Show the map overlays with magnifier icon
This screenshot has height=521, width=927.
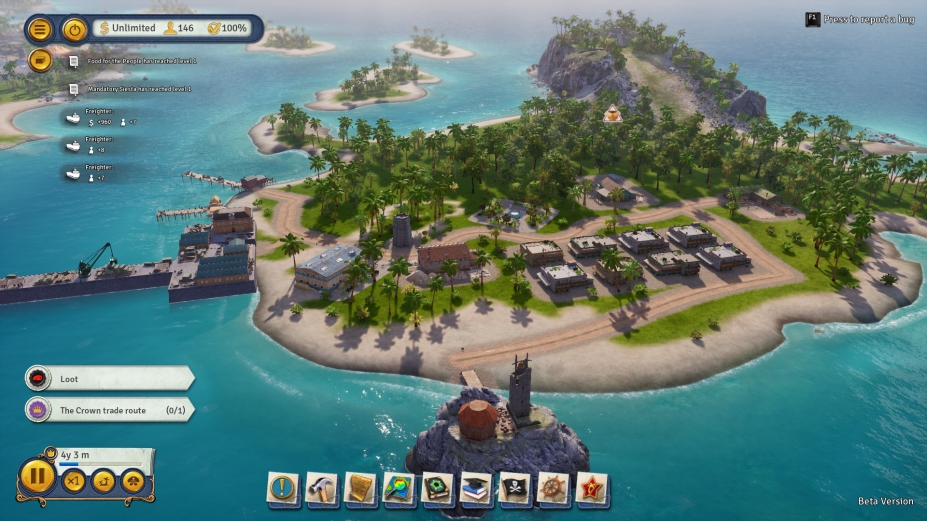[399, 489]
